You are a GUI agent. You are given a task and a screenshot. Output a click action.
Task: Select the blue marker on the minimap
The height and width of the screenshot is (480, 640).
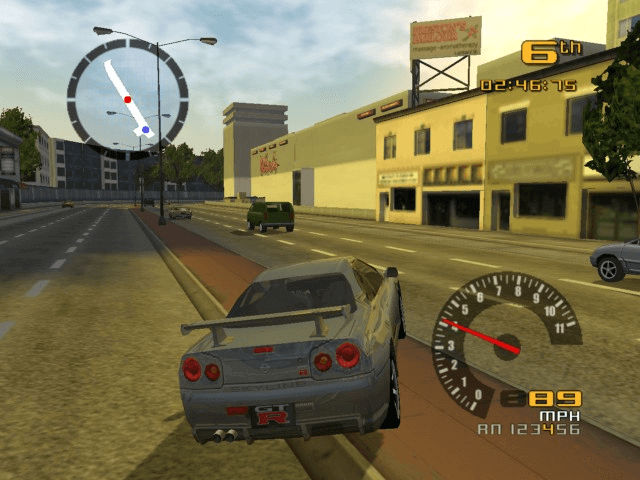tap(146, 129)
